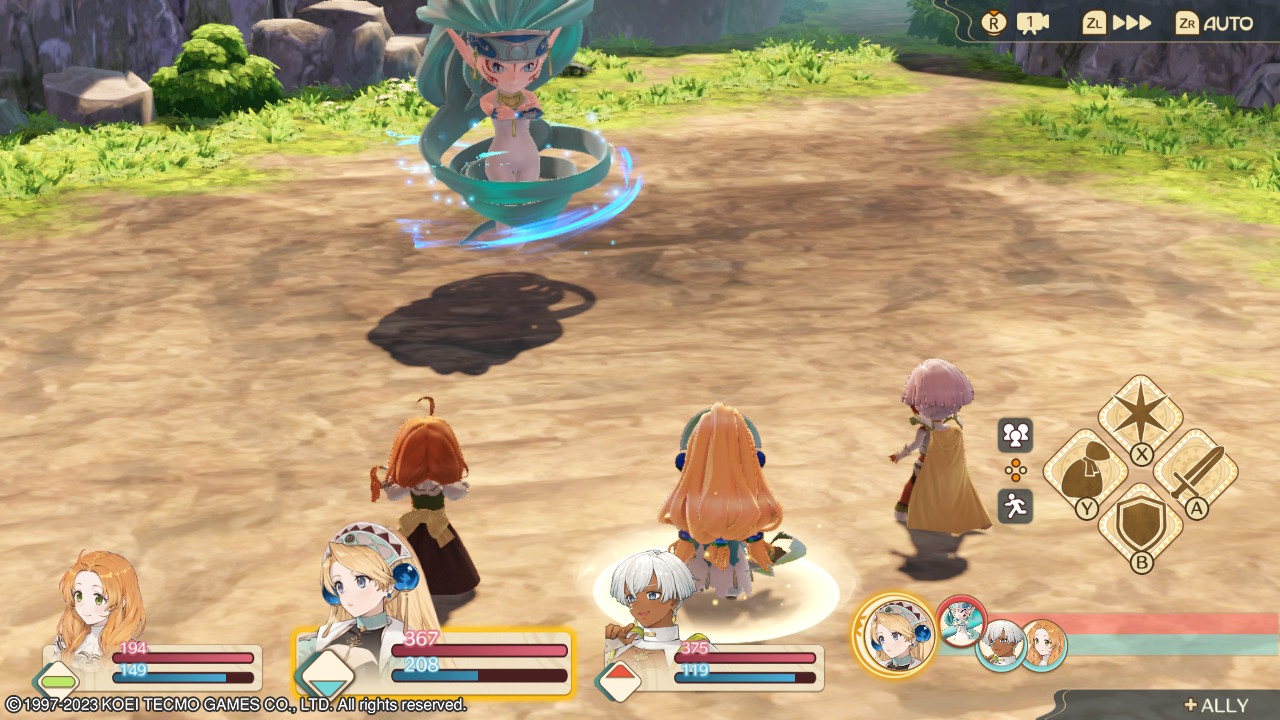Click the three-person party icon

pos(1015,435)
